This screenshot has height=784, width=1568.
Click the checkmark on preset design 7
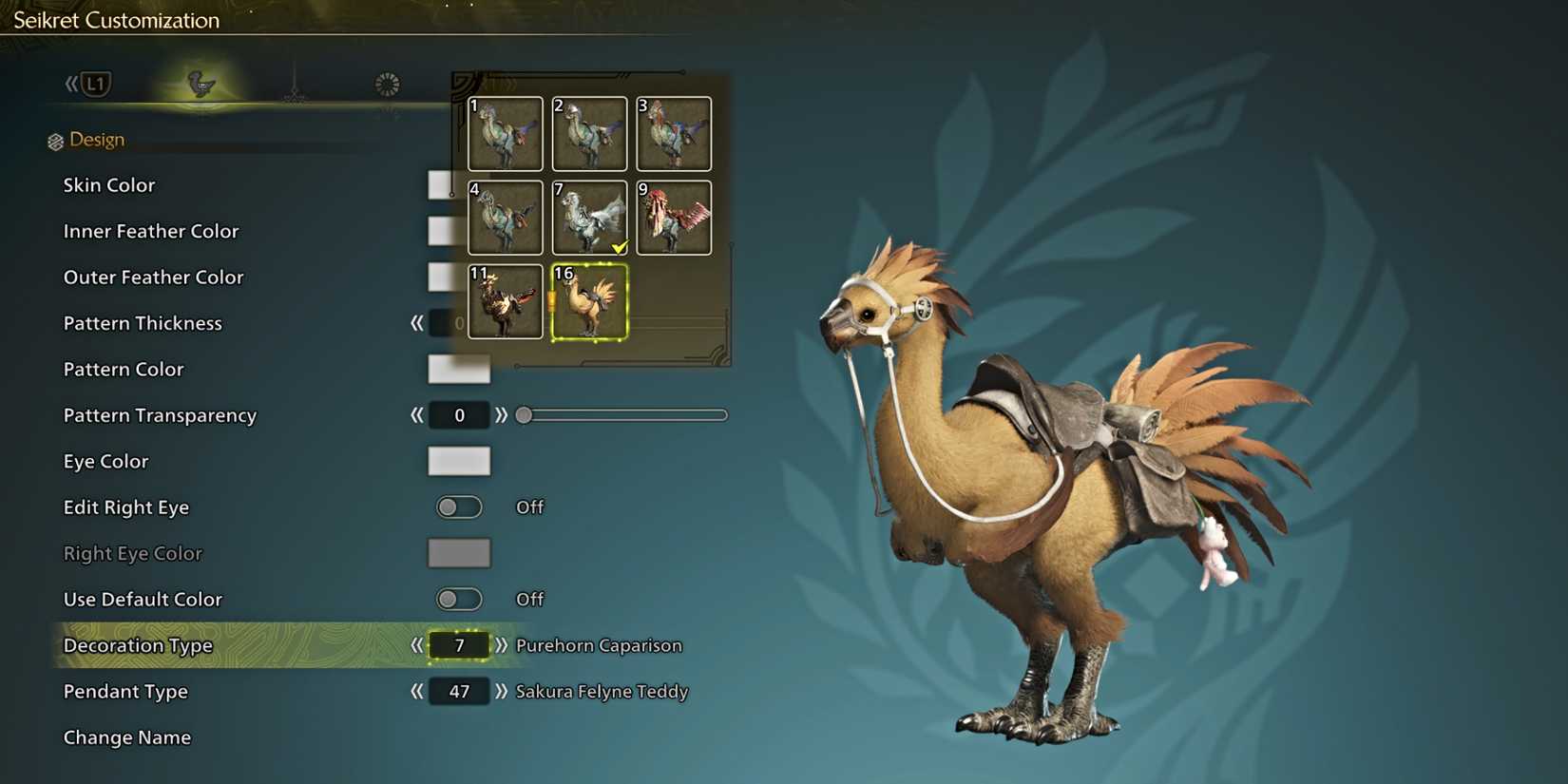tap(621, 247)
